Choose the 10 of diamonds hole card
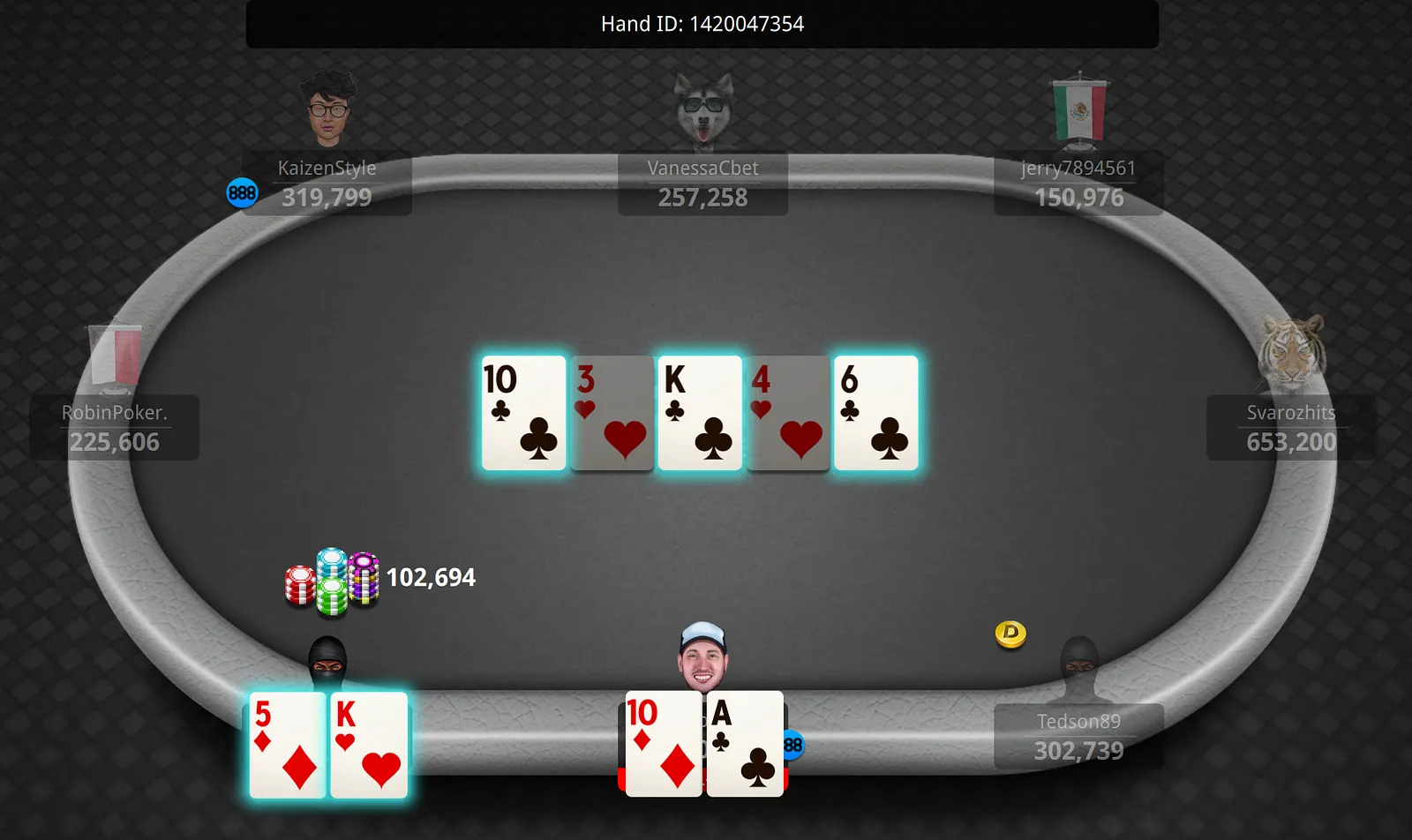 click(x=663, y=746)
